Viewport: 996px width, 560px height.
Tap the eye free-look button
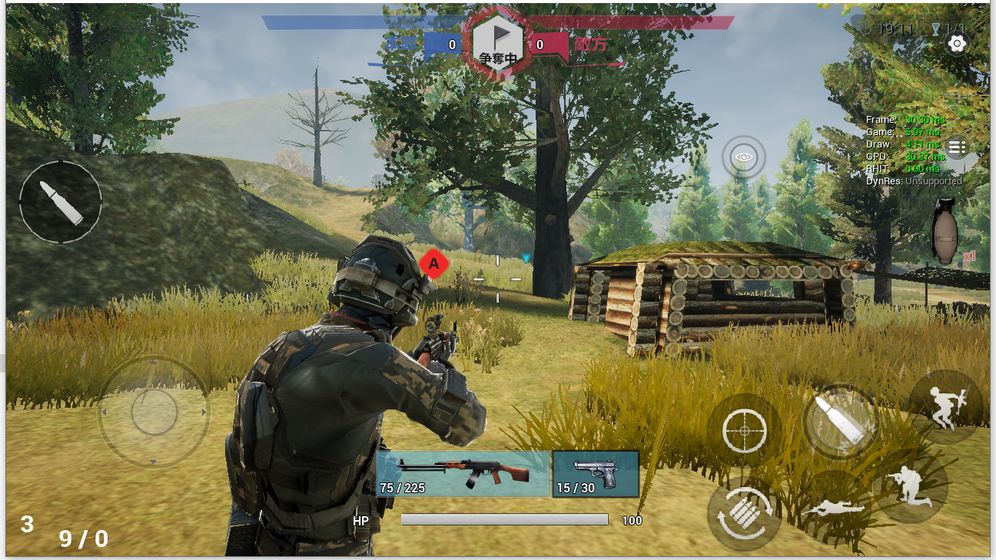pyautogui.click(x=743, y=157)
